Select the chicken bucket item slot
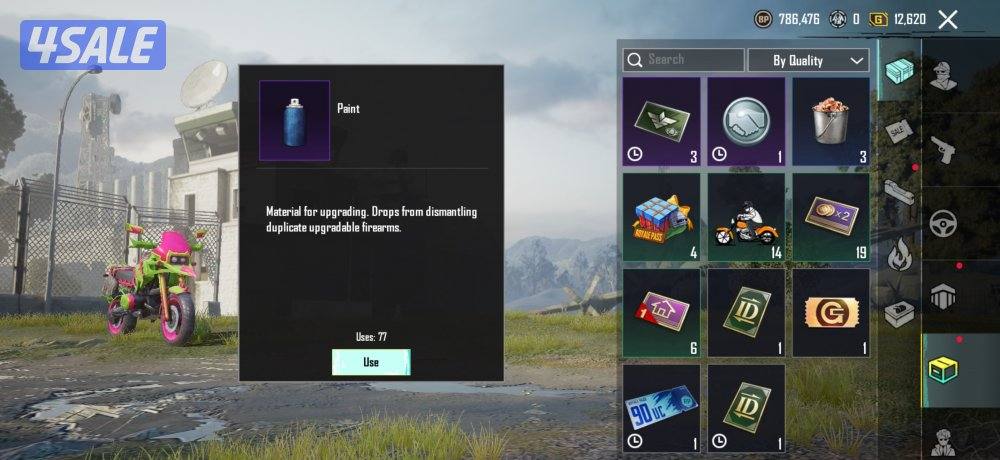This screenshot has height=460, width=1000. tap(831, 122)
